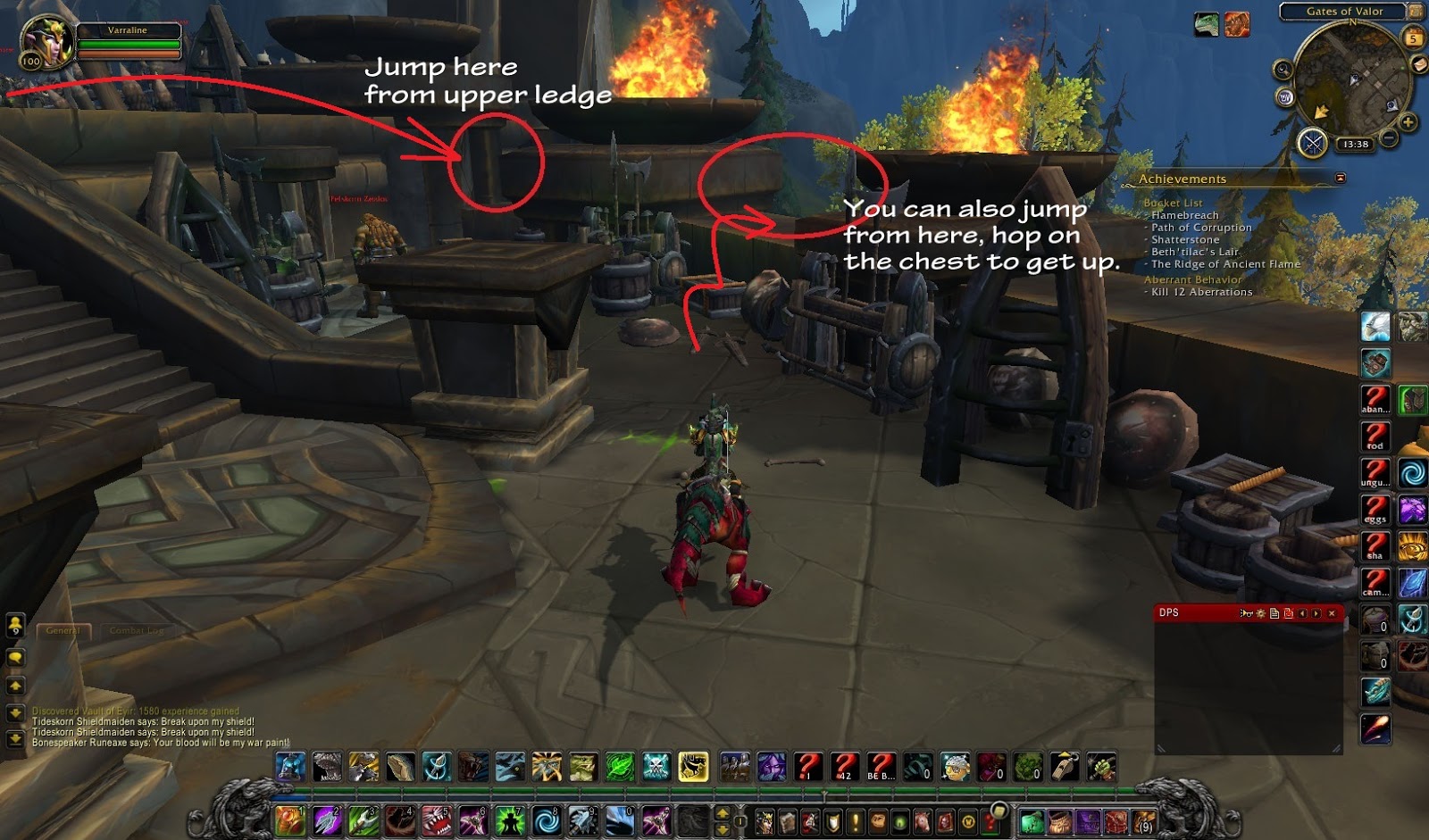Open the settings cog on the DPS meter
Screen dimensions: 1429x840
tap(1261, 613)
